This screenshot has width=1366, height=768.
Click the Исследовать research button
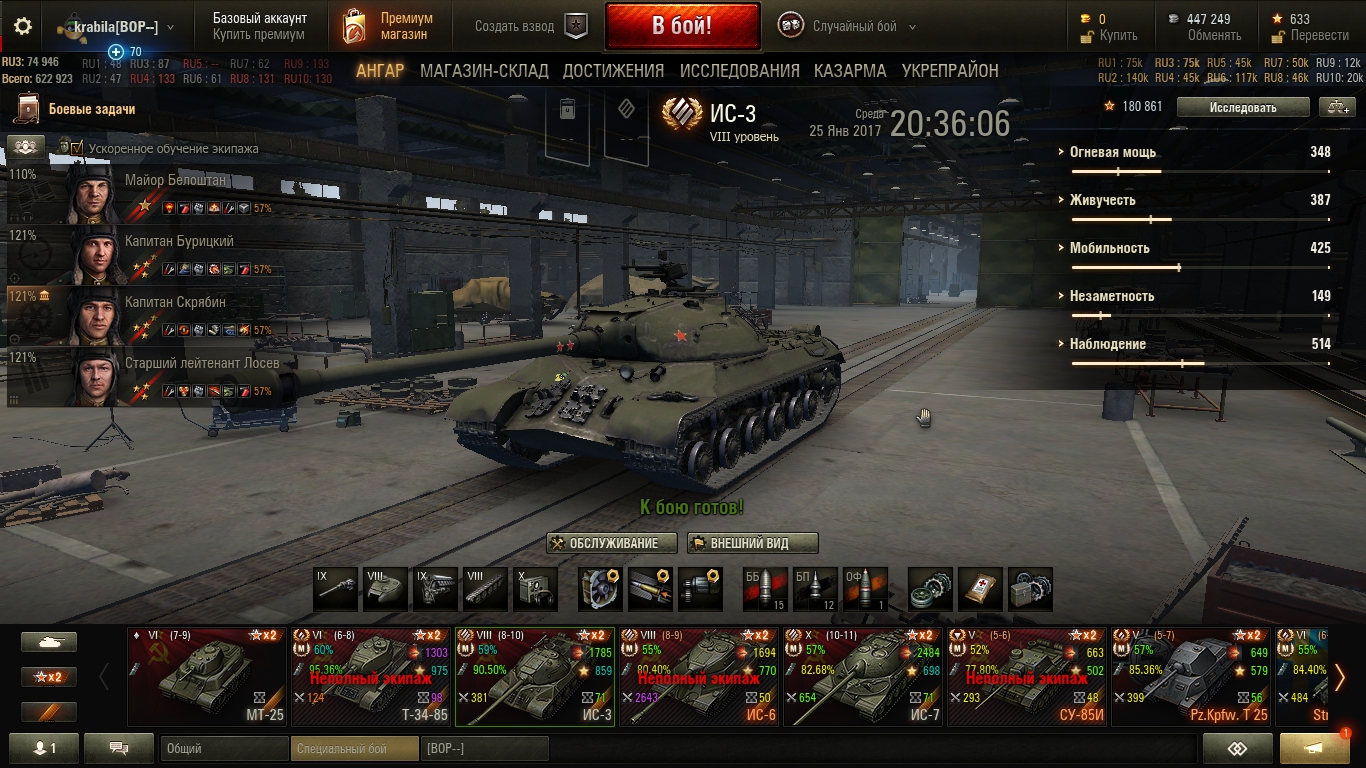(x=1242, y=107)
